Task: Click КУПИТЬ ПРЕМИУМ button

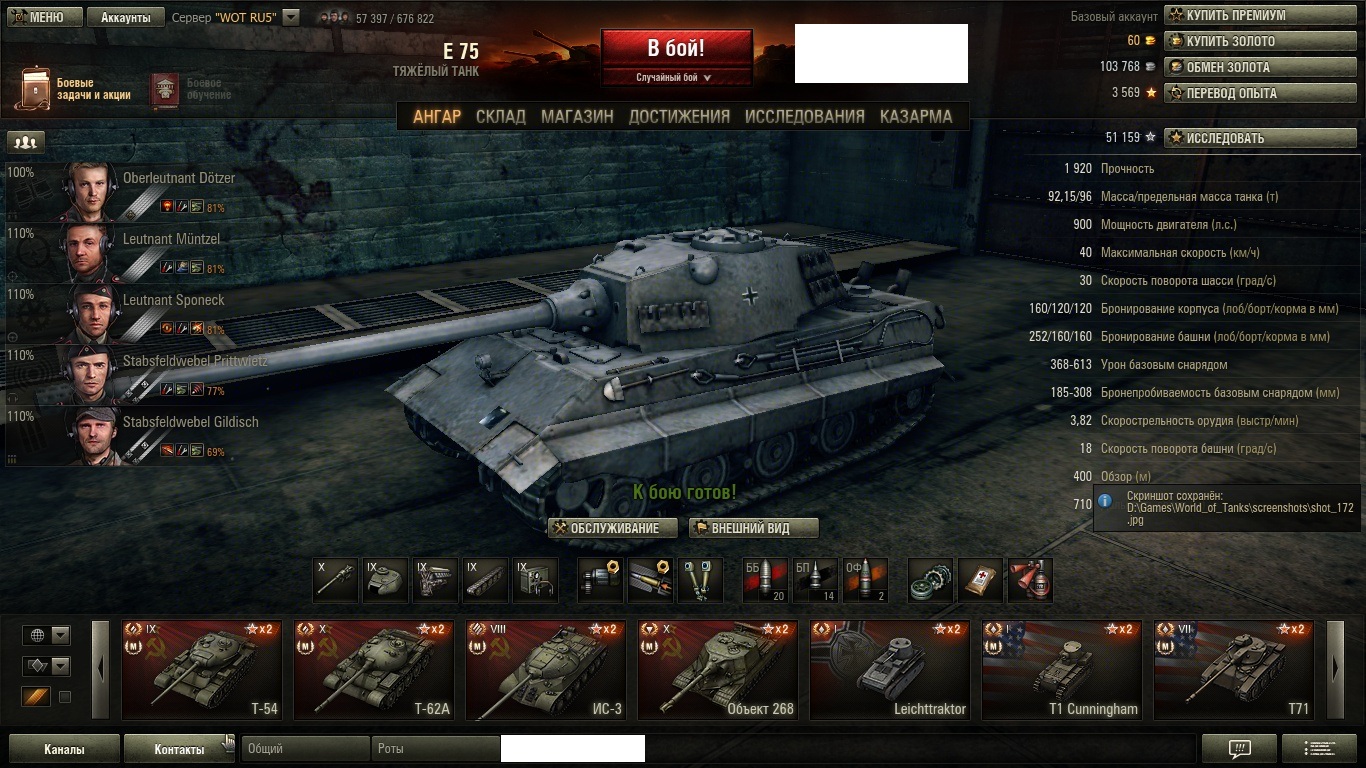Action: click(1261, 15)
